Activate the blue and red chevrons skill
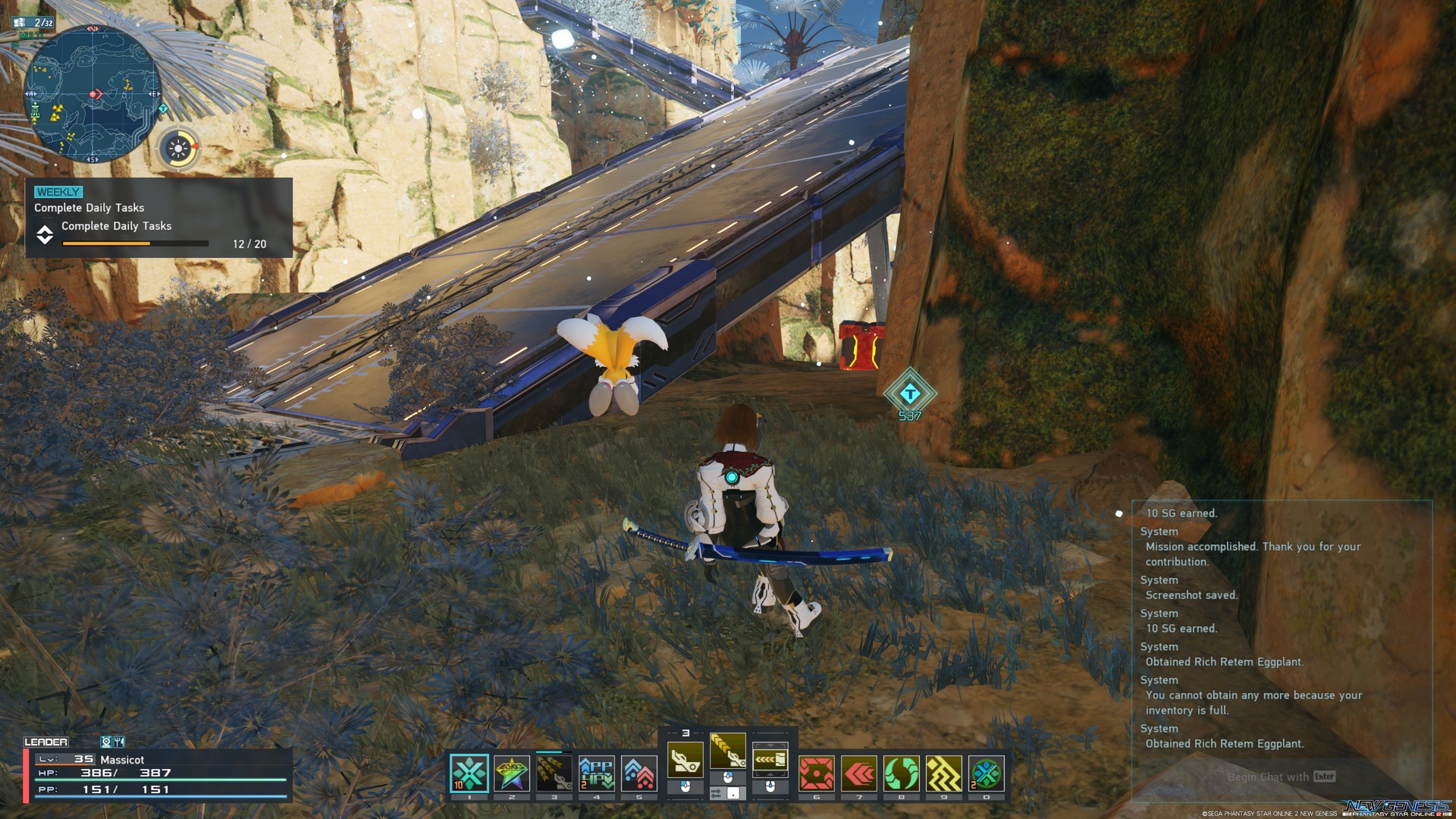1456x819 pixels. click(x=639, y=774)
